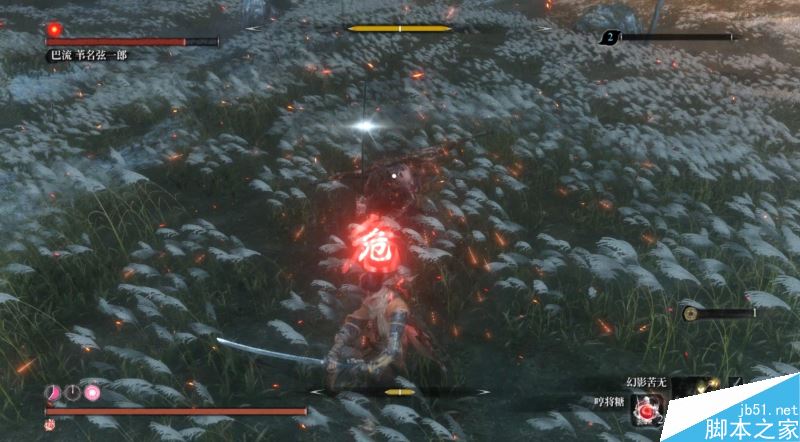Select the red sugar quick item slot
Image resolution: width=800 pixels, height=442 pixels.
pyautogui.click(x=645, y=410)
